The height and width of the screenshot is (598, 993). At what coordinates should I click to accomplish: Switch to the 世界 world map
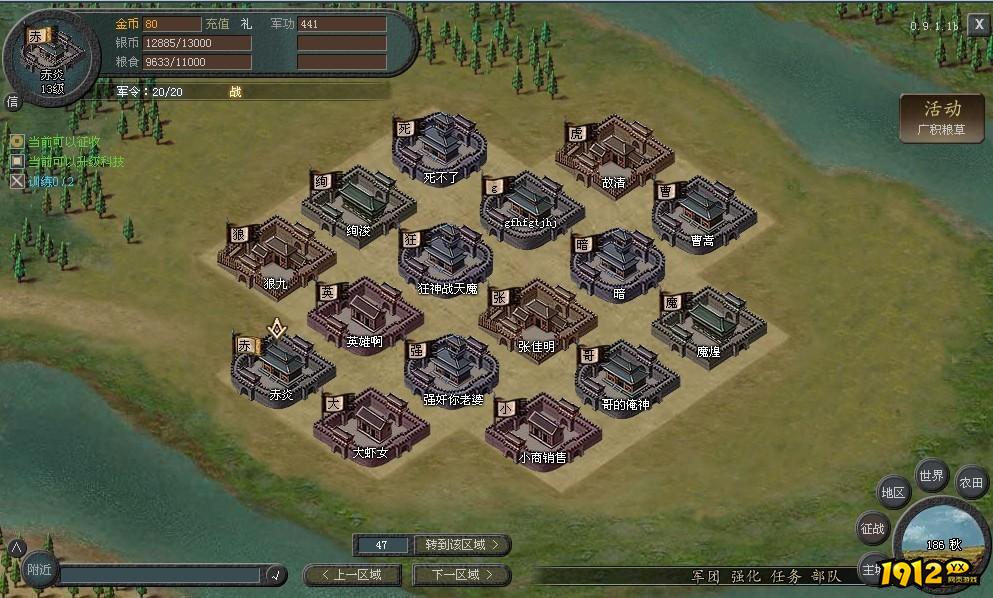tap(931, 476)
